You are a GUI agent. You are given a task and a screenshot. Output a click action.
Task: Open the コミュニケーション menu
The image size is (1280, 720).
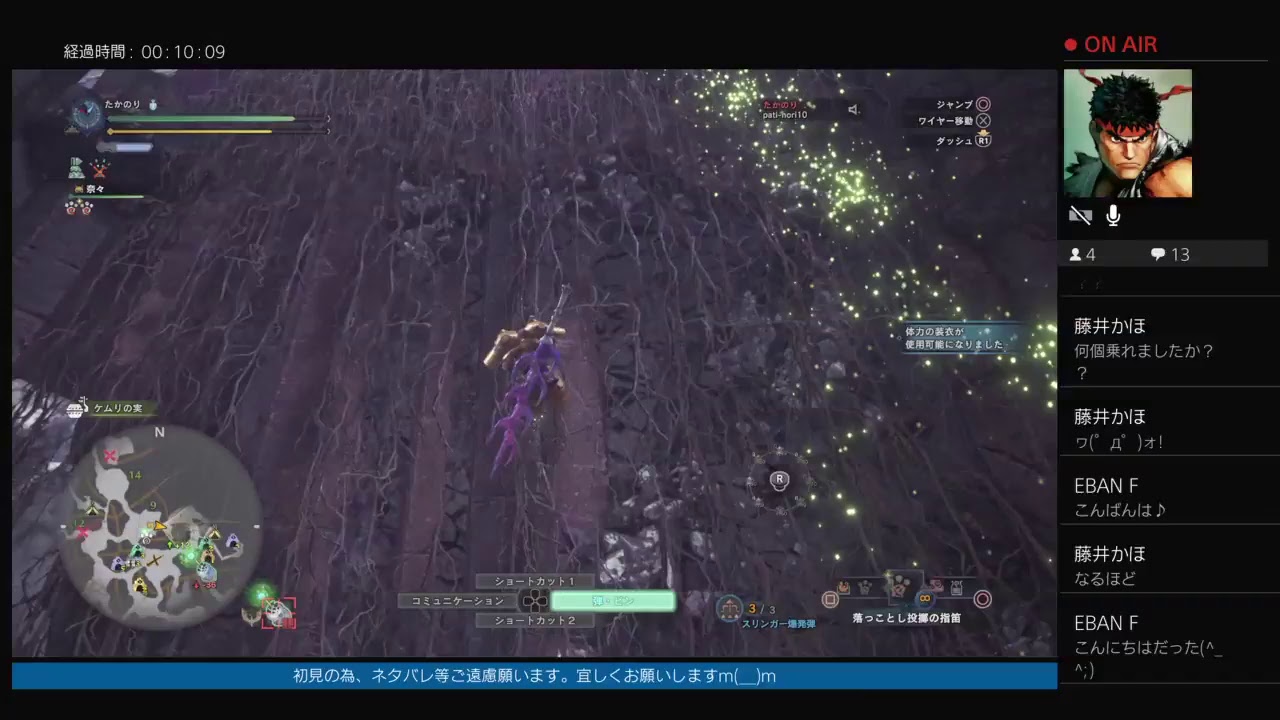[457, 601]
